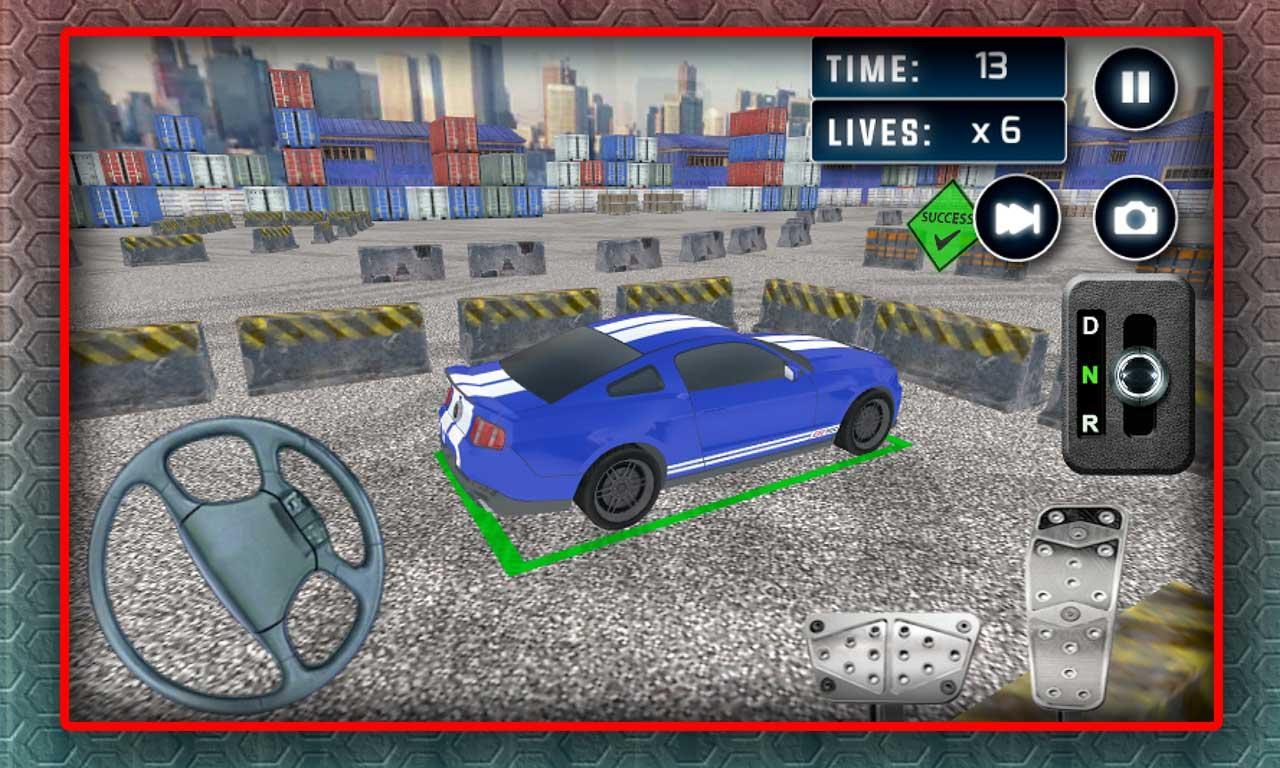Select the D label on the gearbox
1280x768 pixels.
[1092, 327]
